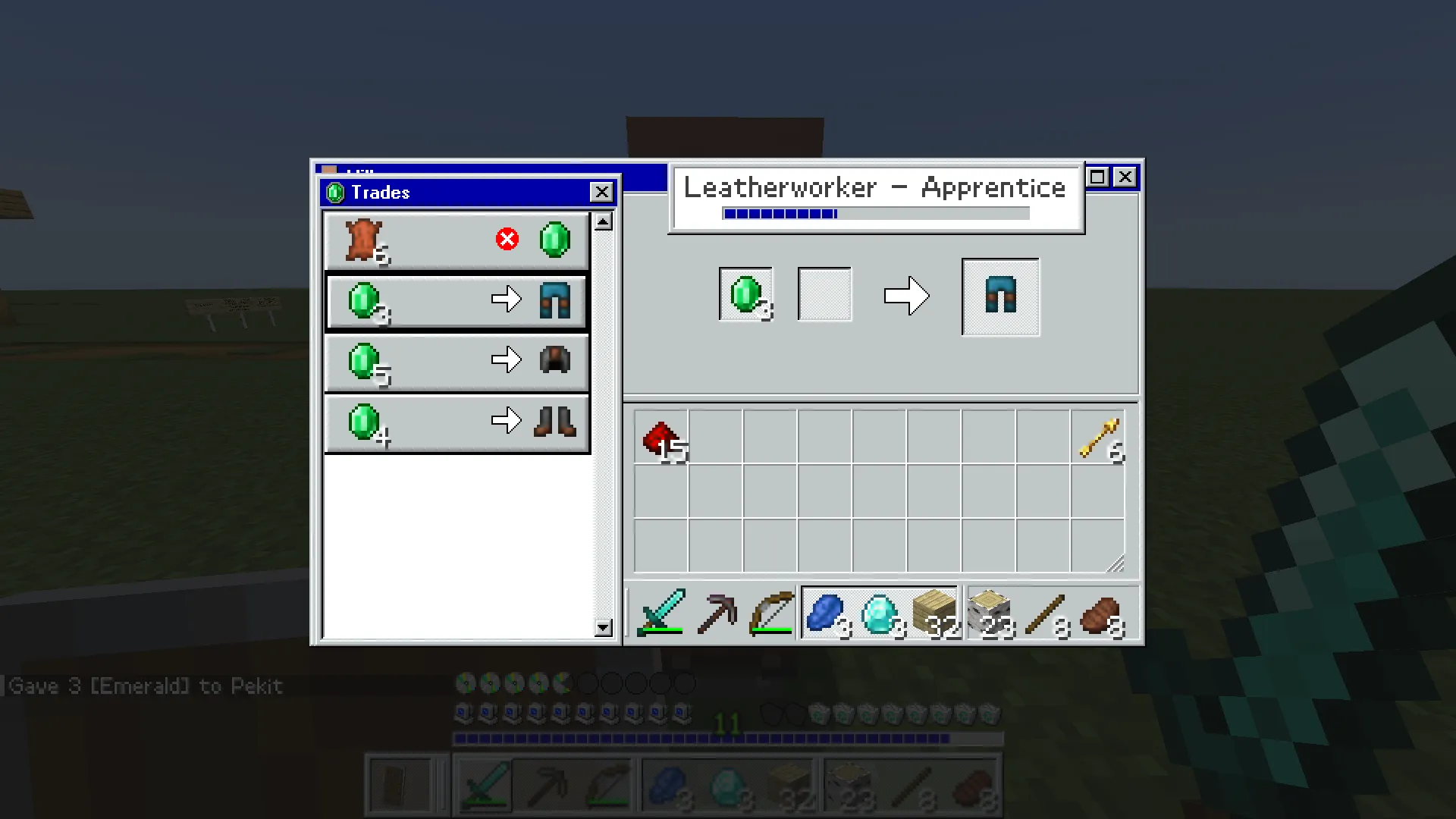This screenshot has width=1456, height=819.
Task: Select the diamond in the hotbar
Action: point(879,613)
